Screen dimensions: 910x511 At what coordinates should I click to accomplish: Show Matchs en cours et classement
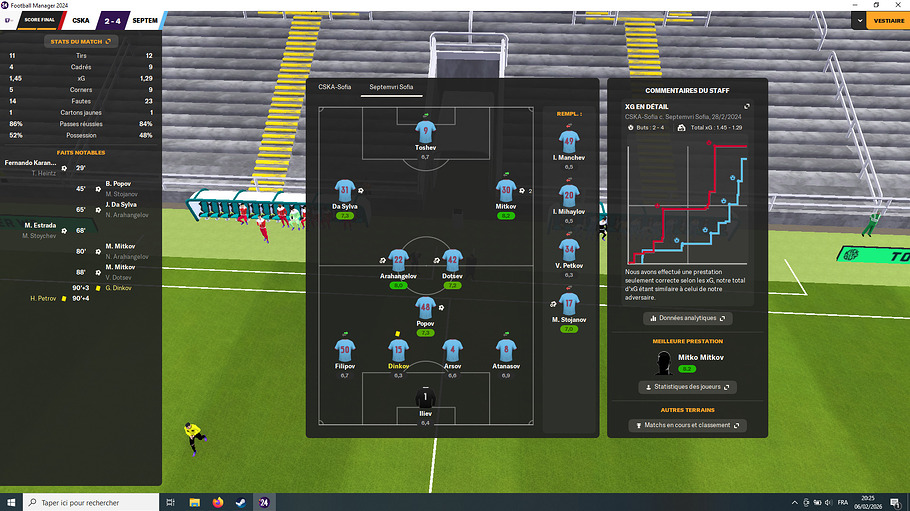point(687,425)
